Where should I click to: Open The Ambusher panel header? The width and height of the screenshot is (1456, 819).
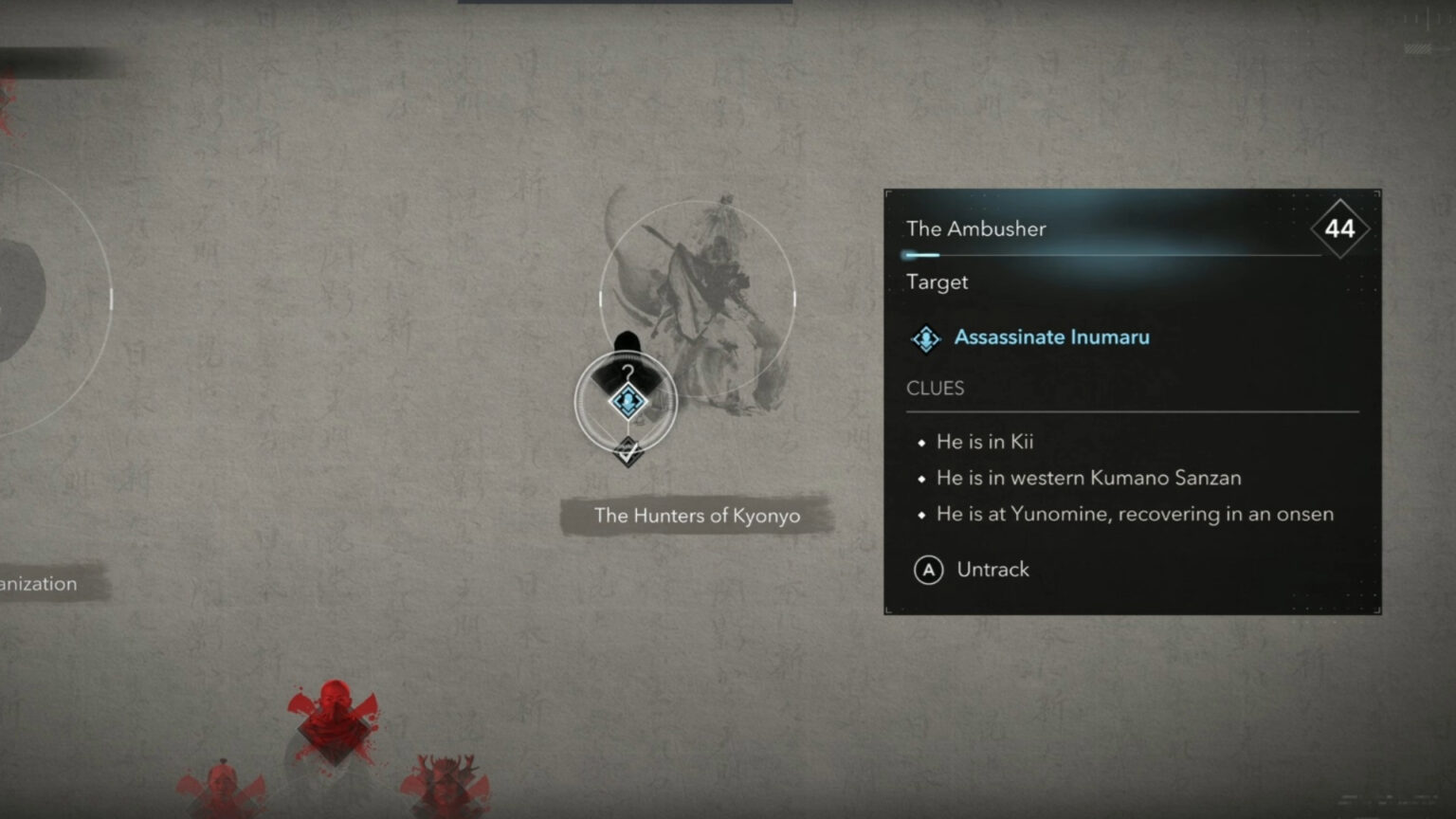click(x=976, y=228)
